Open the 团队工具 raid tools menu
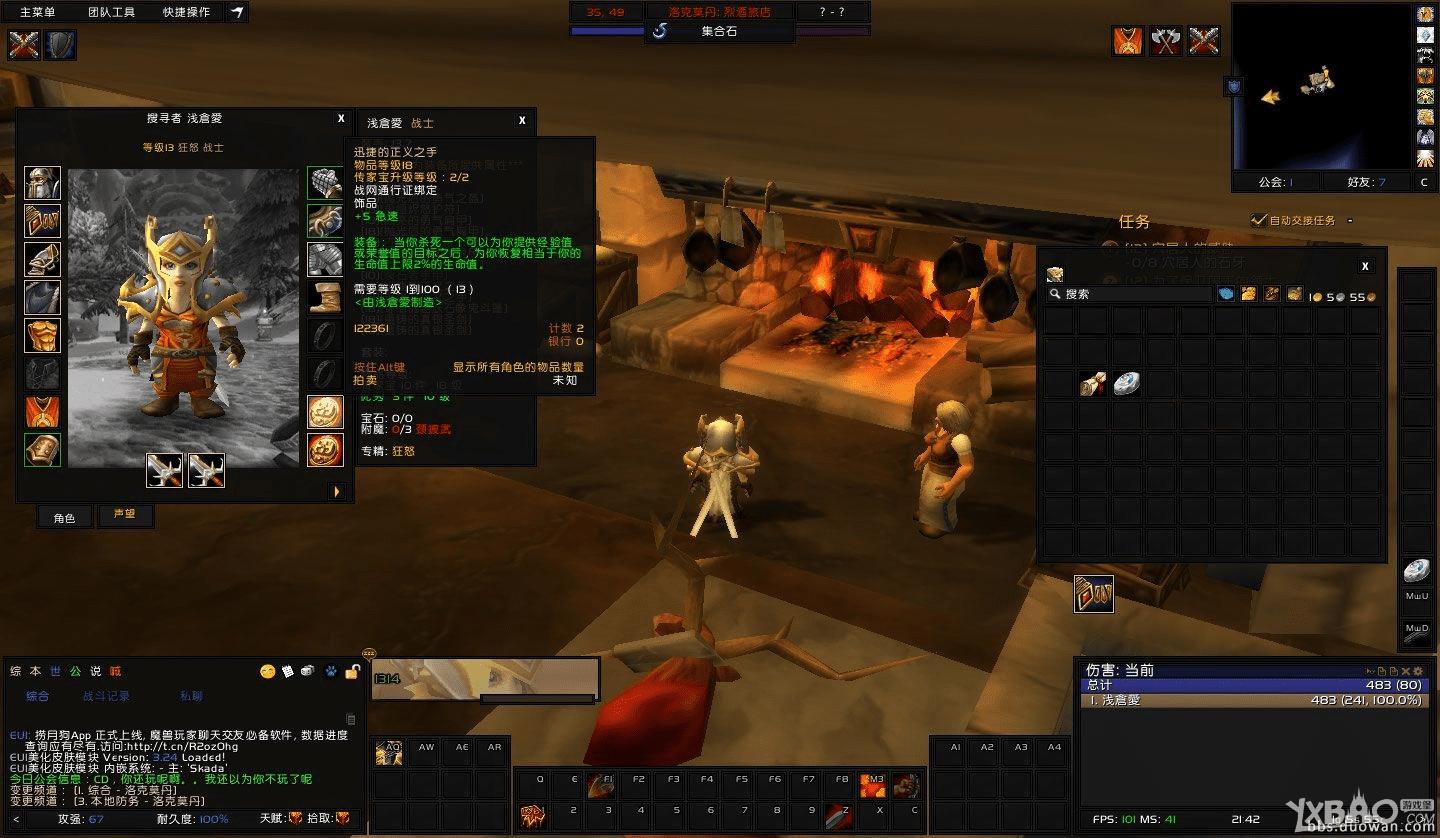The width and height of the screenshot is (1440, 838). 111,12
